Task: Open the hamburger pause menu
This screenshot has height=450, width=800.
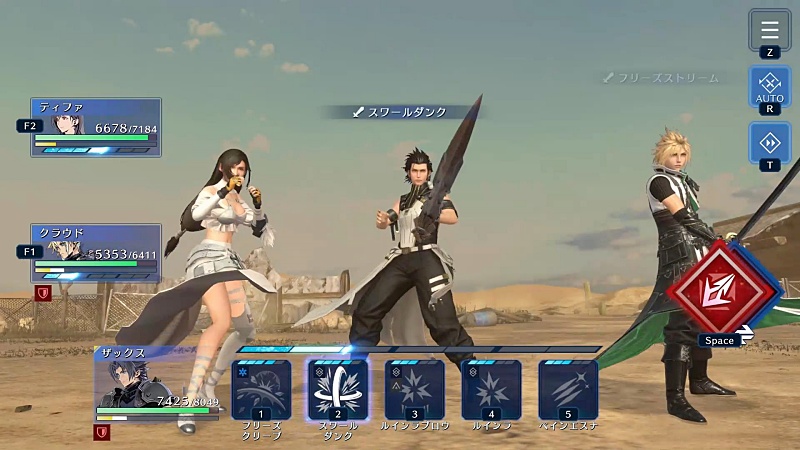Action: 769,29
